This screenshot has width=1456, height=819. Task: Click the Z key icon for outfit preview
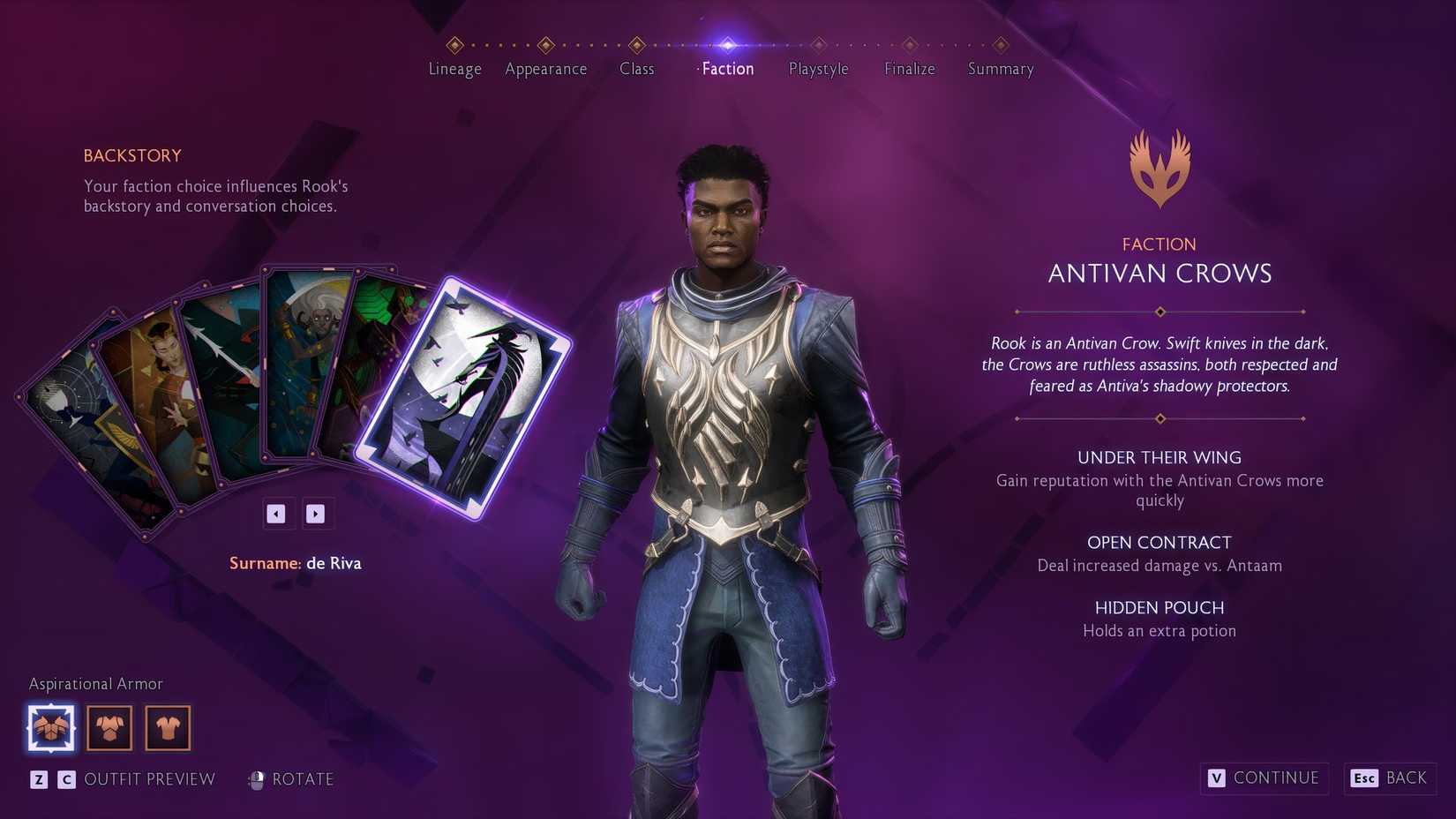pyautogui.click(x=37, y=779)
